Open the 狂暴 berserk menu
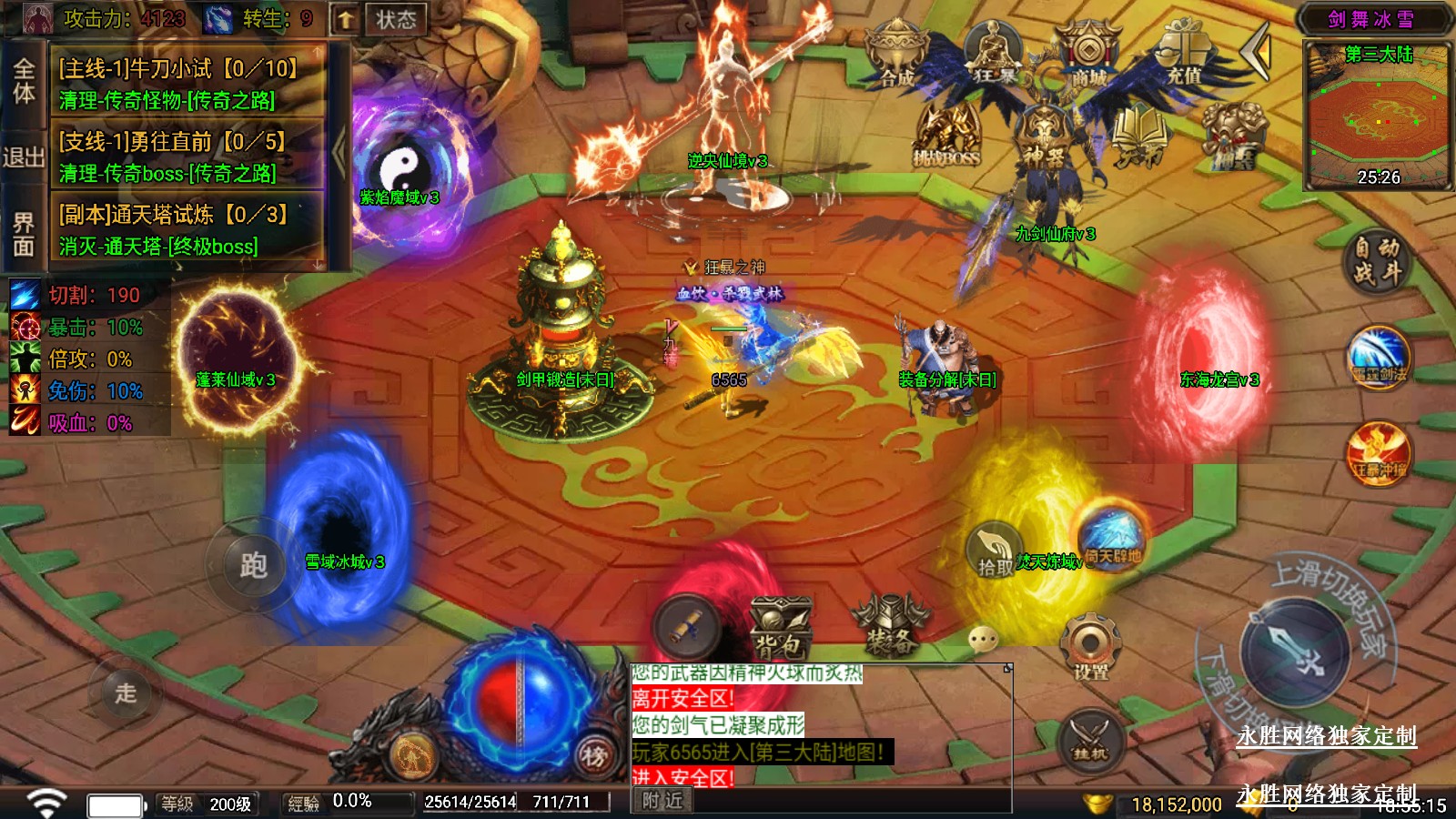This screenshot has width=1456, height=819. (x=994, y=56)
